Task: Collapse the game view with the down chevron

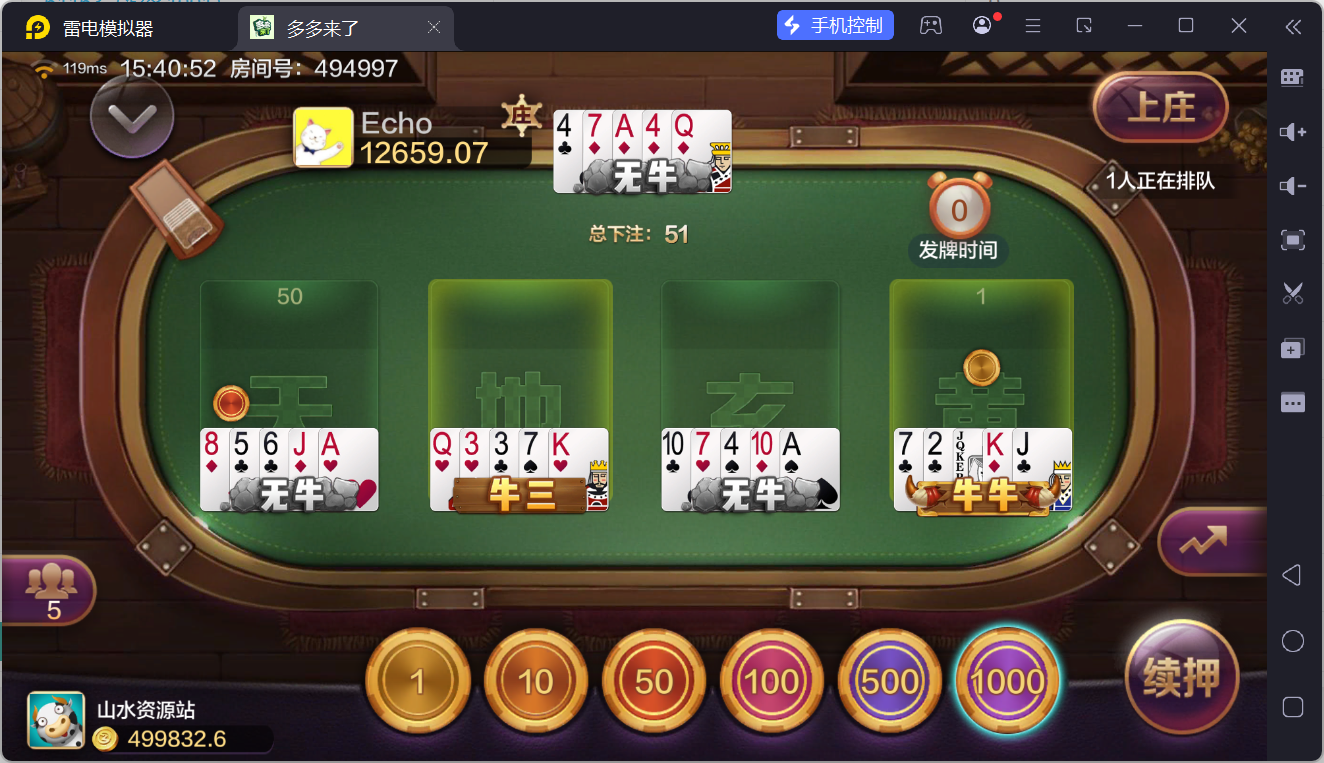Action: tap(131, 116)
